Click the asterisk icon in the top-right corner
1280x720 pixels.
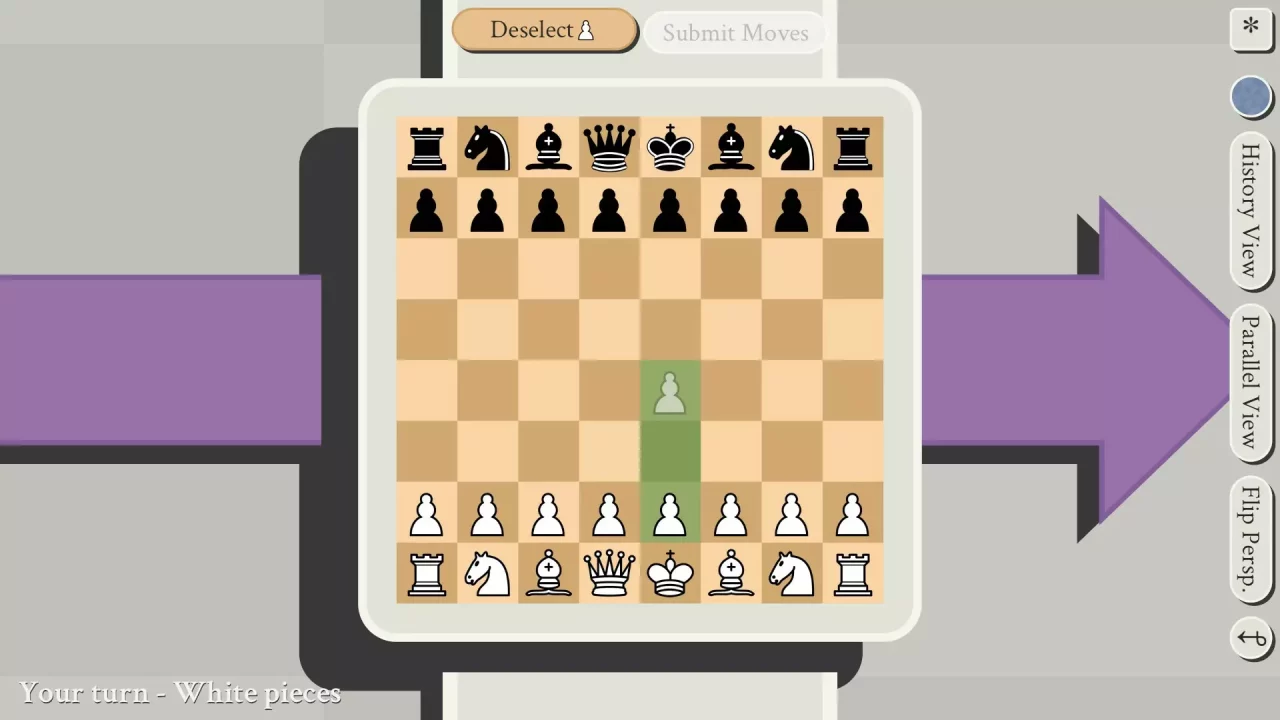1251,29
